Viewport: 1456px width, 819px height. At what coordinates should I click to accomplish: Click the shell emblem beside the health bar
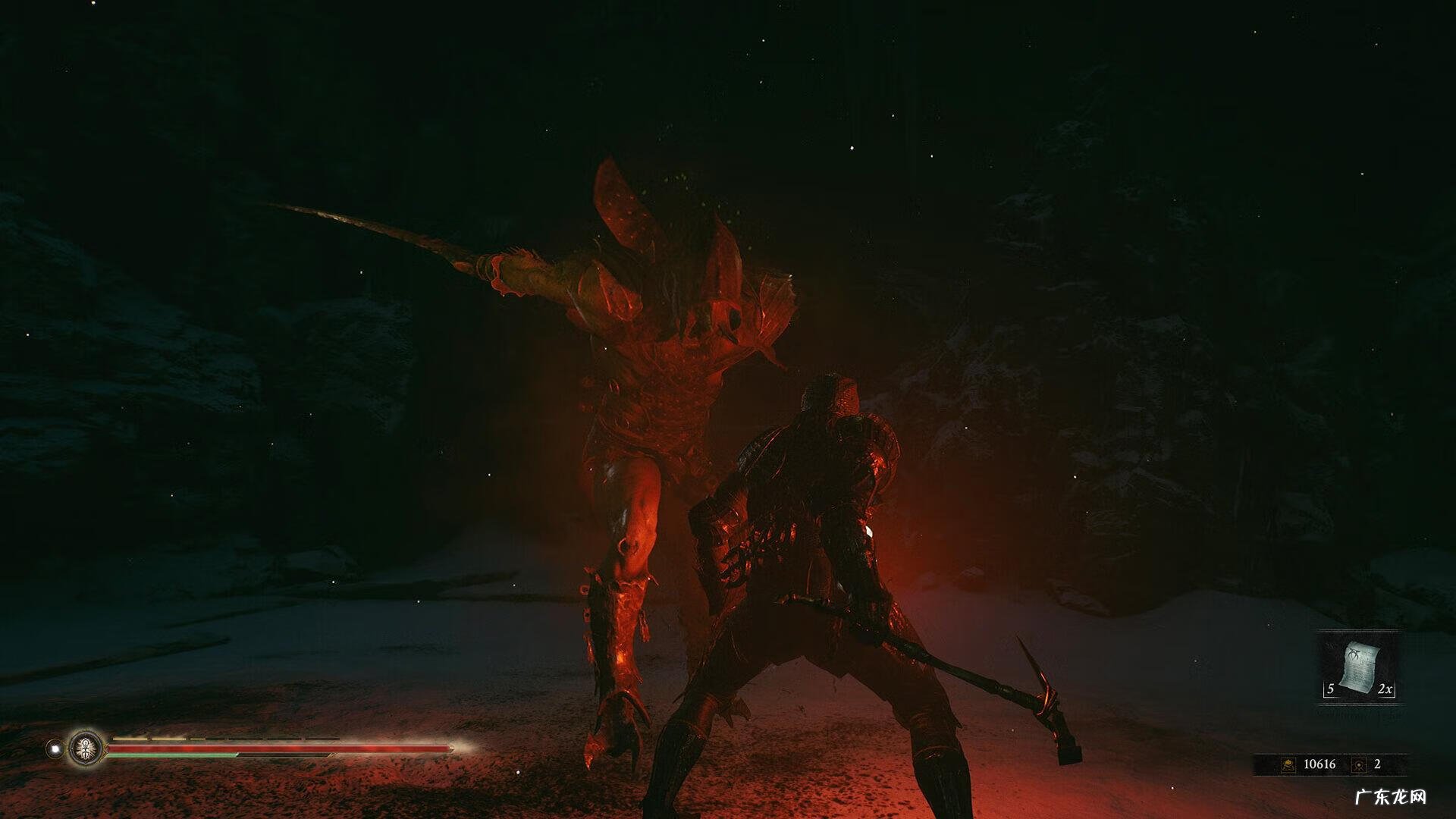(86, 748)
